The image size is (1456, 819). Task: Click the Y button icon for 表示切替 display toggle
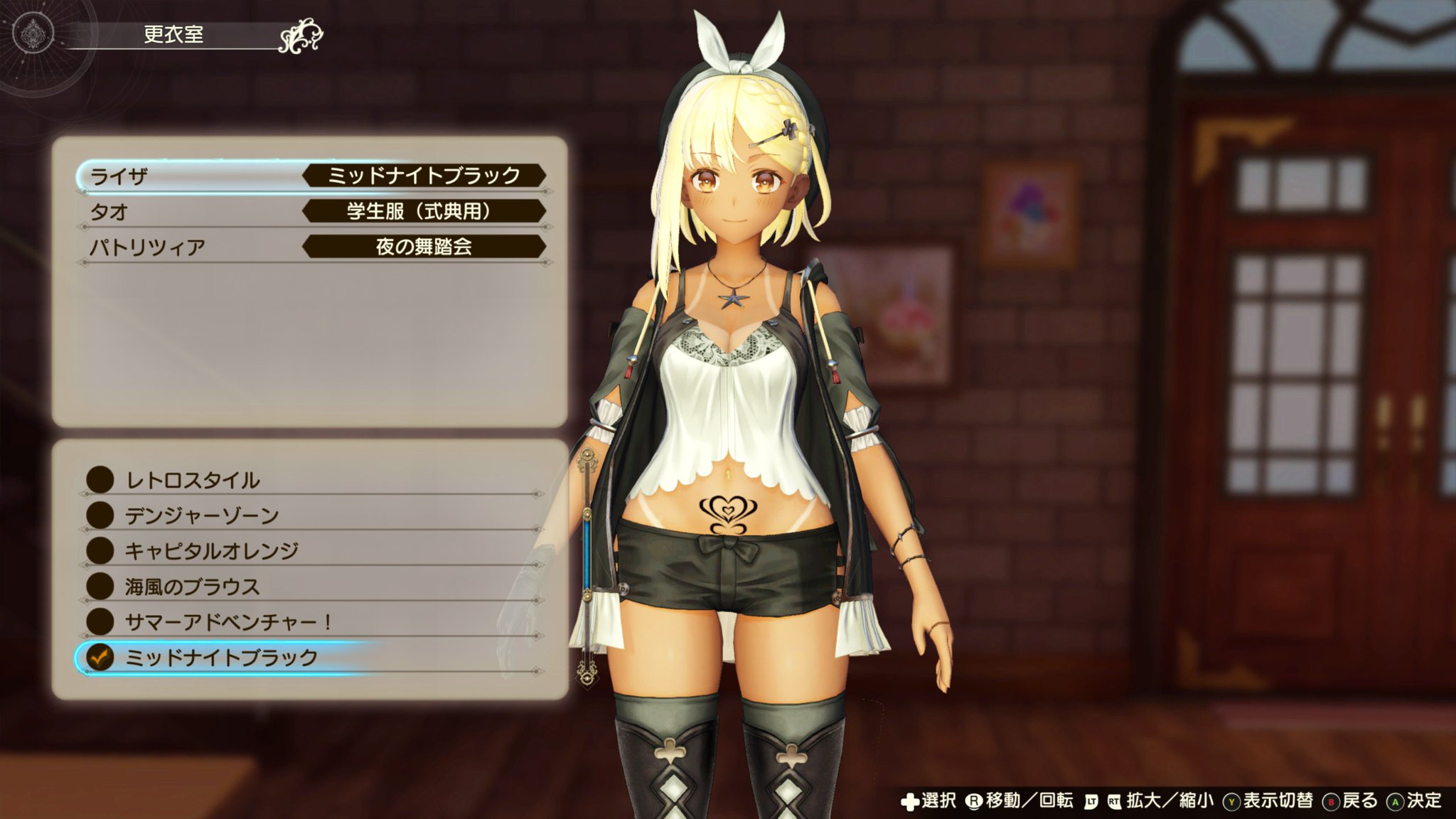(1231, 802)
